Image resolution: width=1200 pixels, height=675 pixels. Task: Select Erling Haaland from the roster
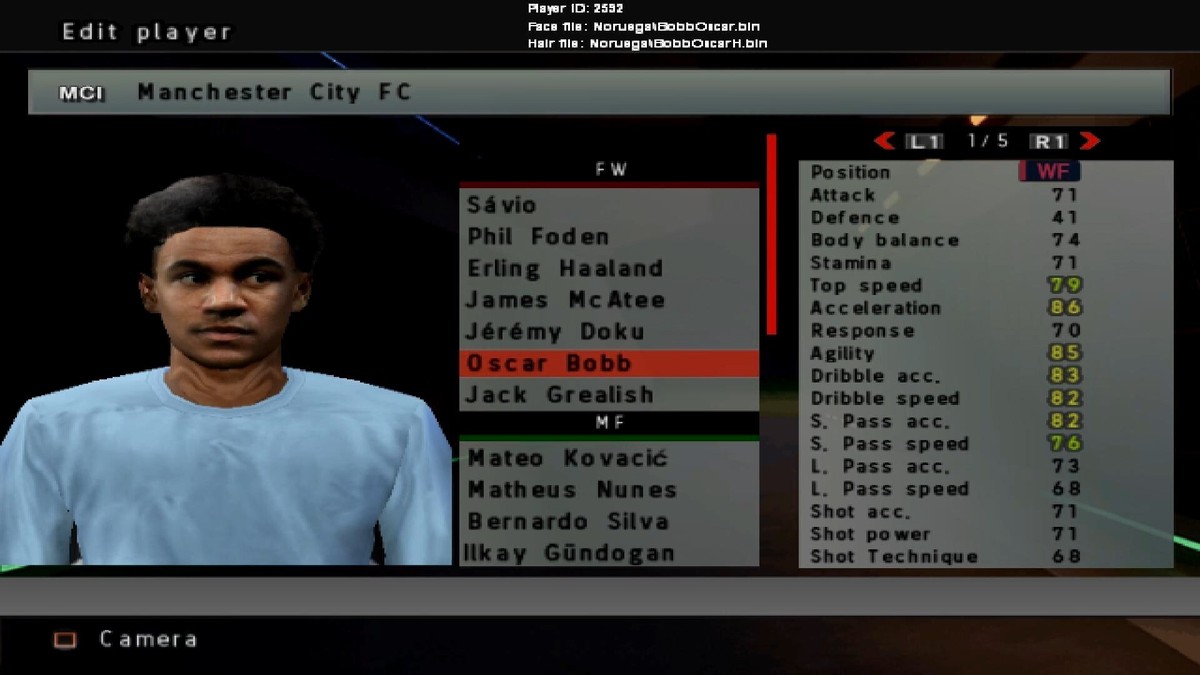565,268
